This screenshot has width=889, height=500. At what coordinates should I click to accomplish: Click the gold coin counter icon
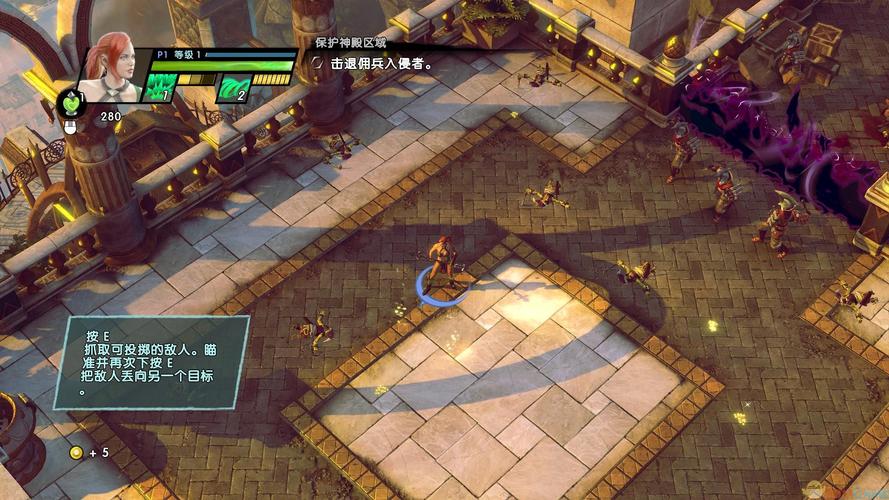(x=76, y=453)
